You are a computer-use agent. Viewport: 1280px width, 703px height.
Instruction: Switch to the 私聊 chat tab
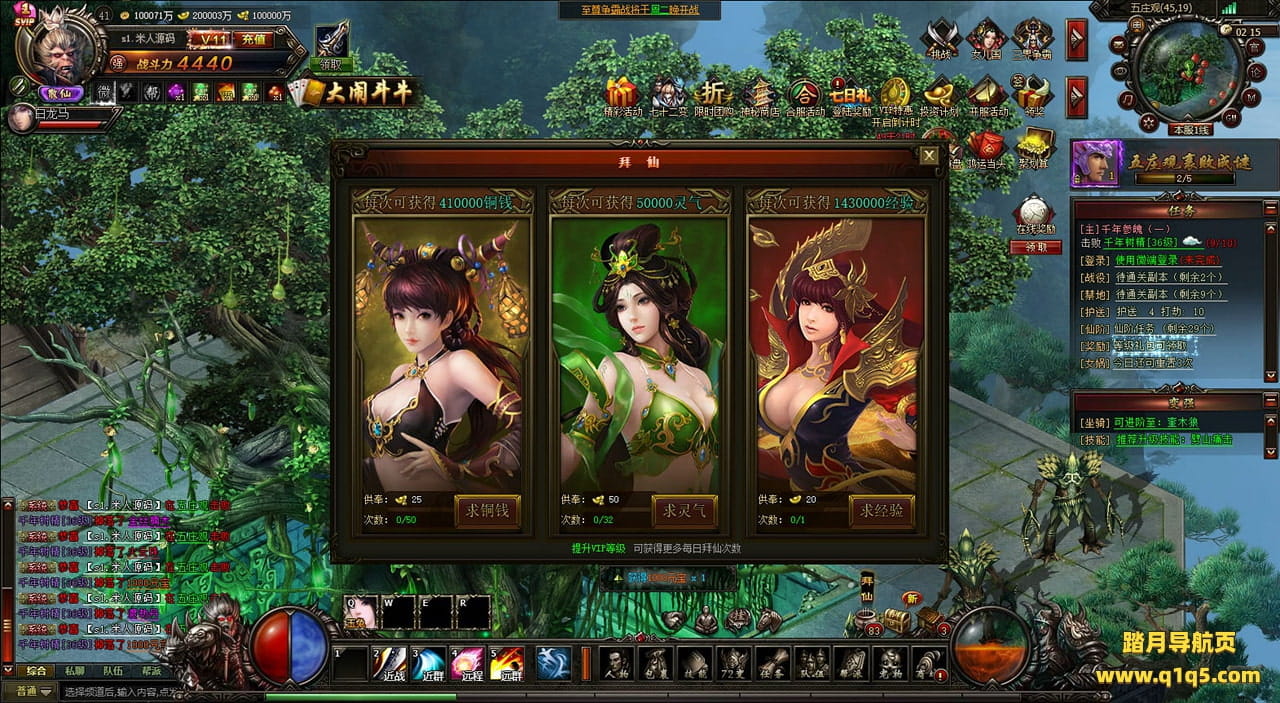[75, 671]
